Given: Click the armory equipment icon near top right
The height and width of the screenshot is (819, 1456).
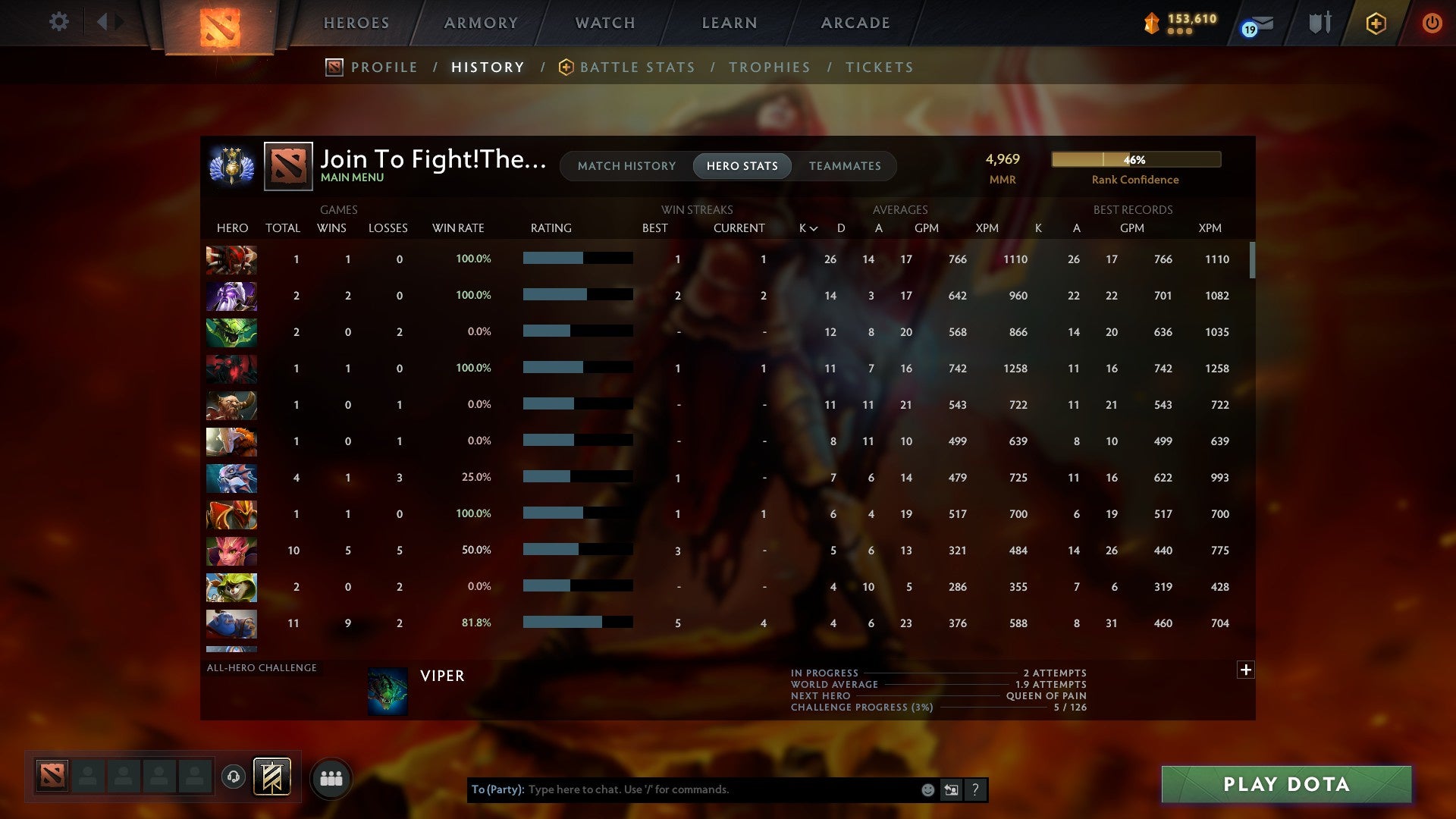Looking at the screenshot, I should tap(1319, 24).
